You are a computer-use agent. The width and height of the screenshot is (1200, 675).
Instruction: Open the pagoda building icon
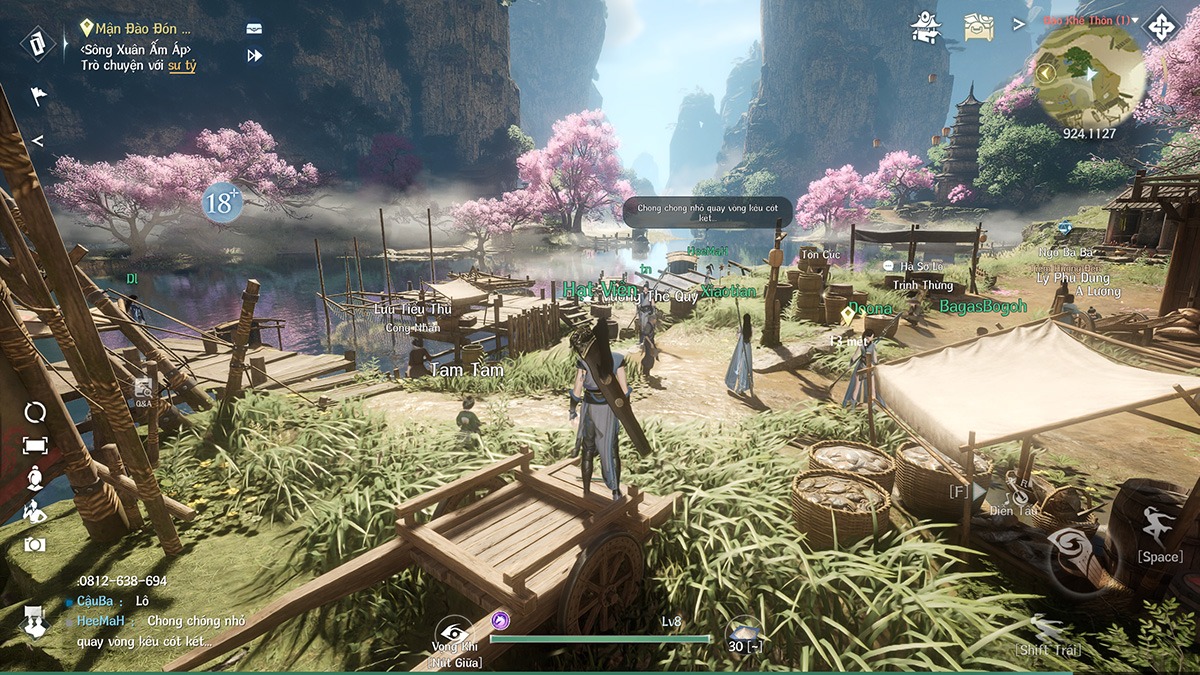click(x=926, y=27)
